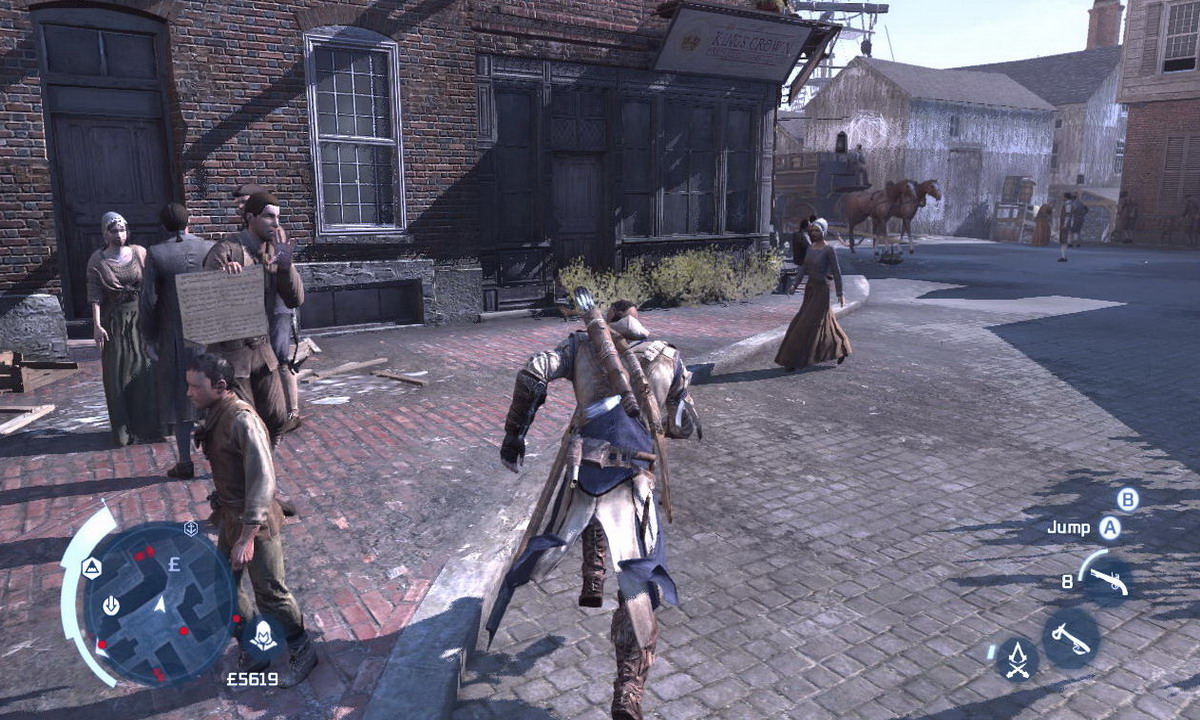Choose the downward arrow marker on minimap
Screen dimensions: 1200x720
click(111, 605)
